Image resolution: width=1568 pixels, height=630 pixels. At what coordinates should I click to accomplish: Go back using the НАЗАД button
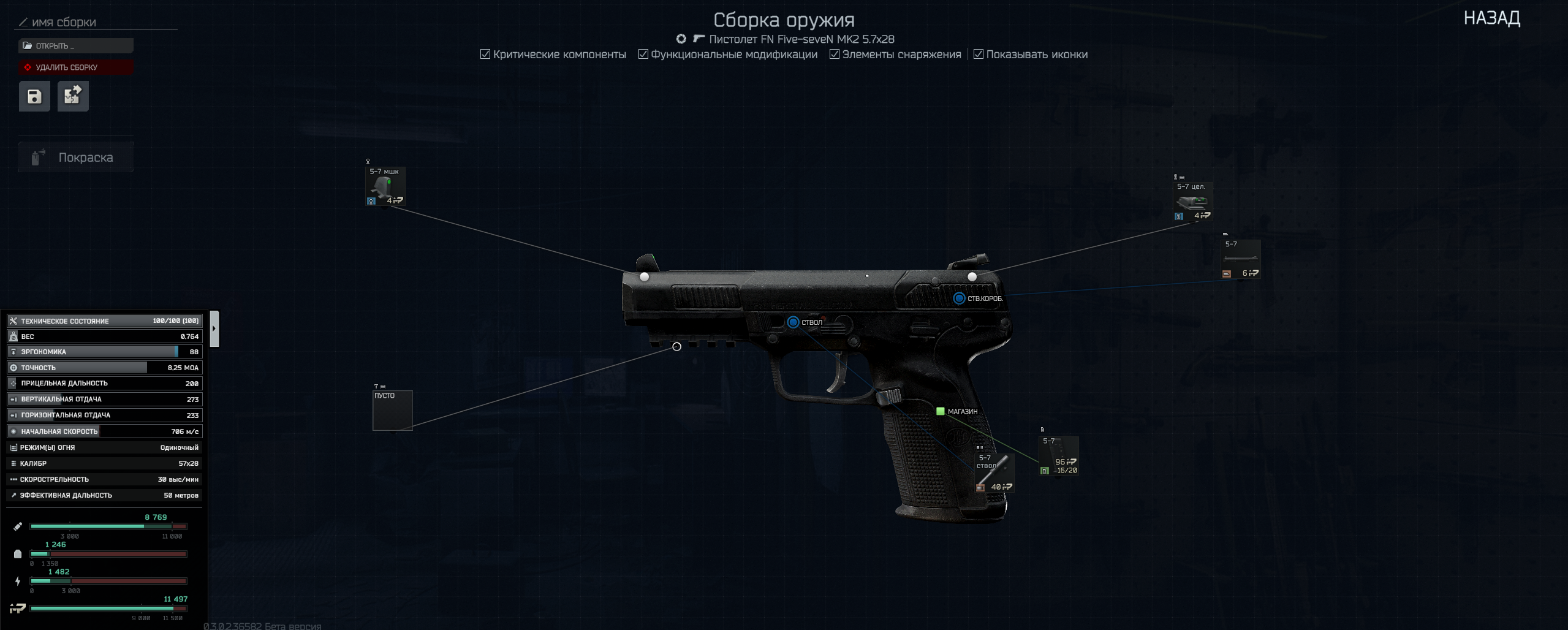coord(1491,18)
